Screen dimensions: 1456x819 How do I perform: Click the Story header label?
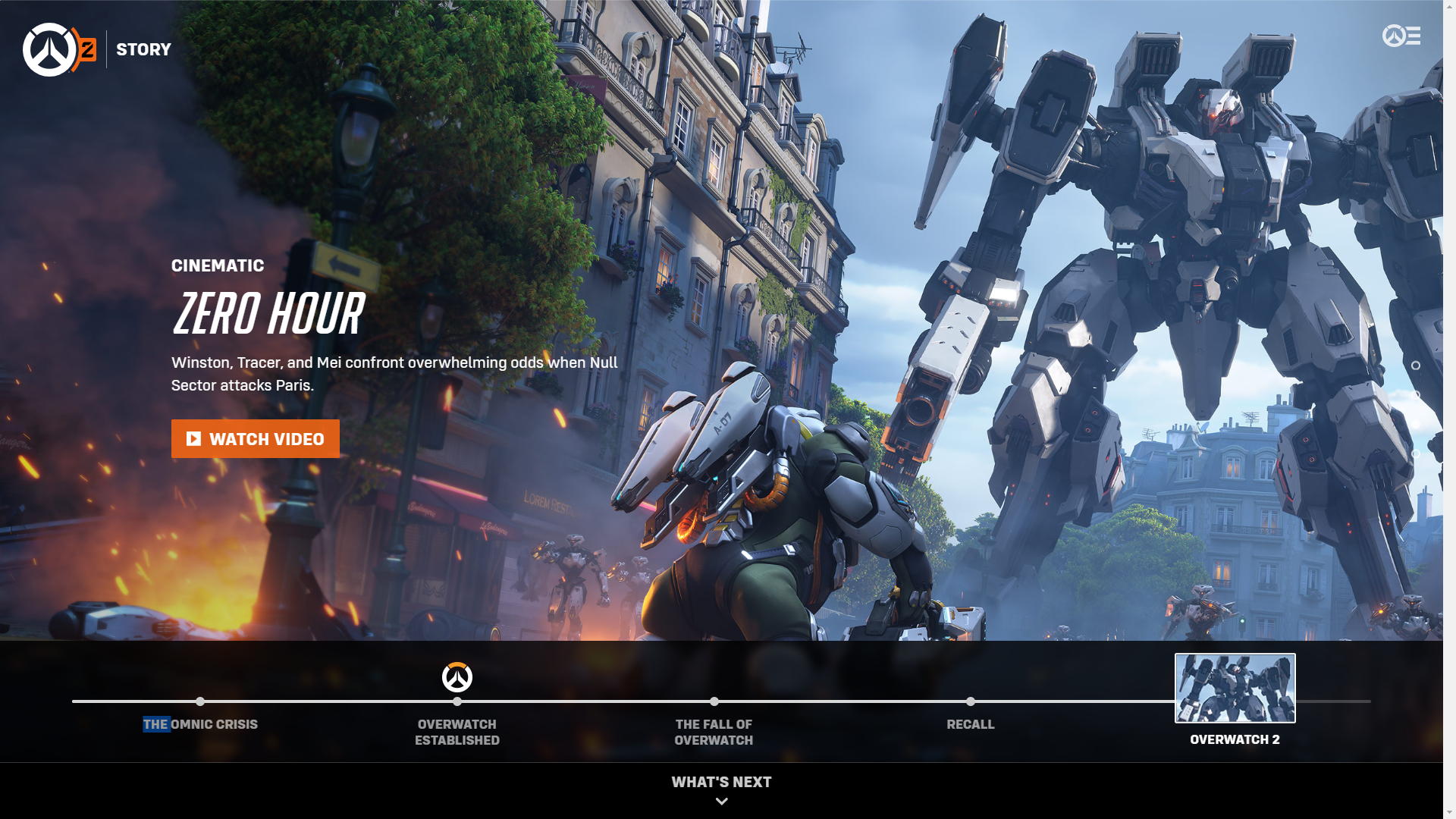143,50
